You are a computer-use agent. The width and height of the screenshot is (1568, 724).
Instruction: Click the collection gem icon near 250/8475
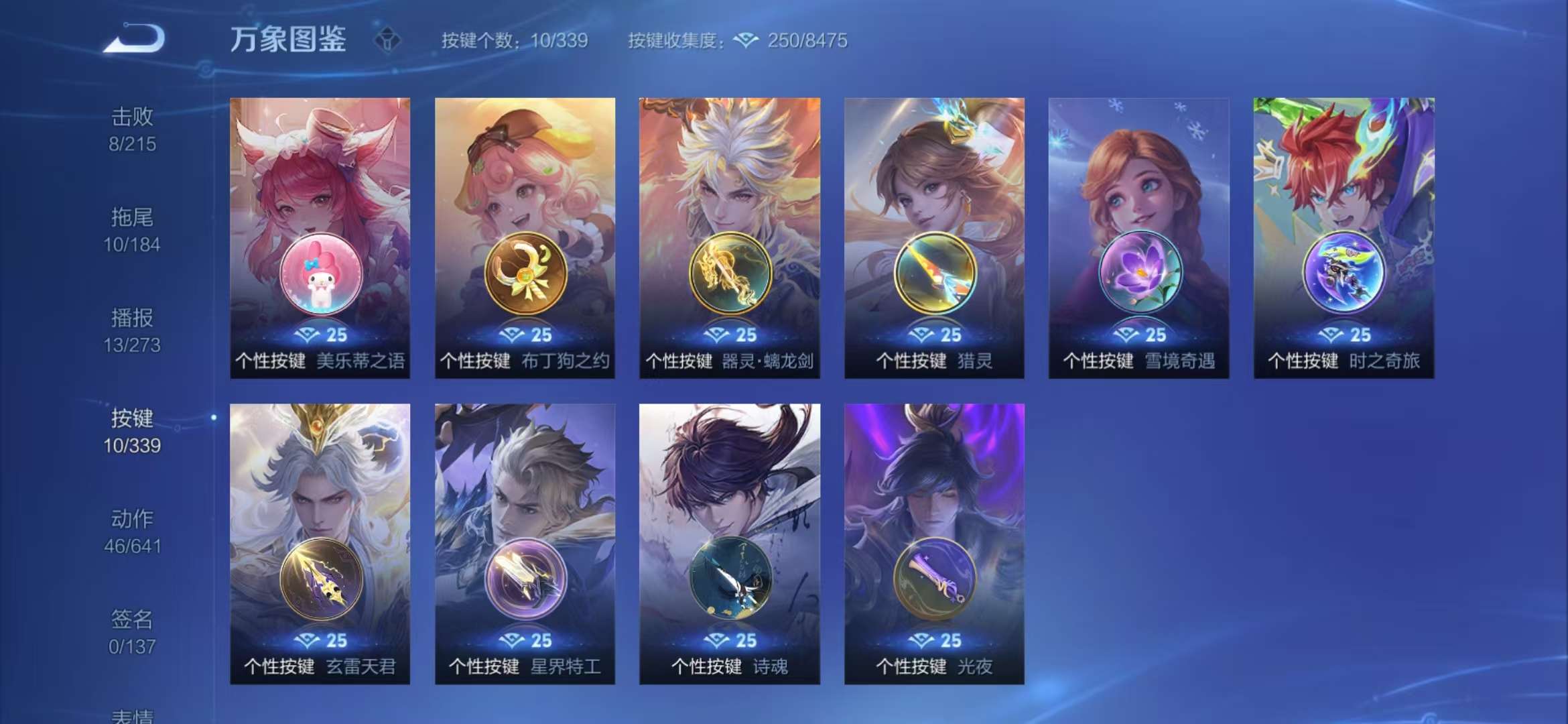tap(746, 40)
